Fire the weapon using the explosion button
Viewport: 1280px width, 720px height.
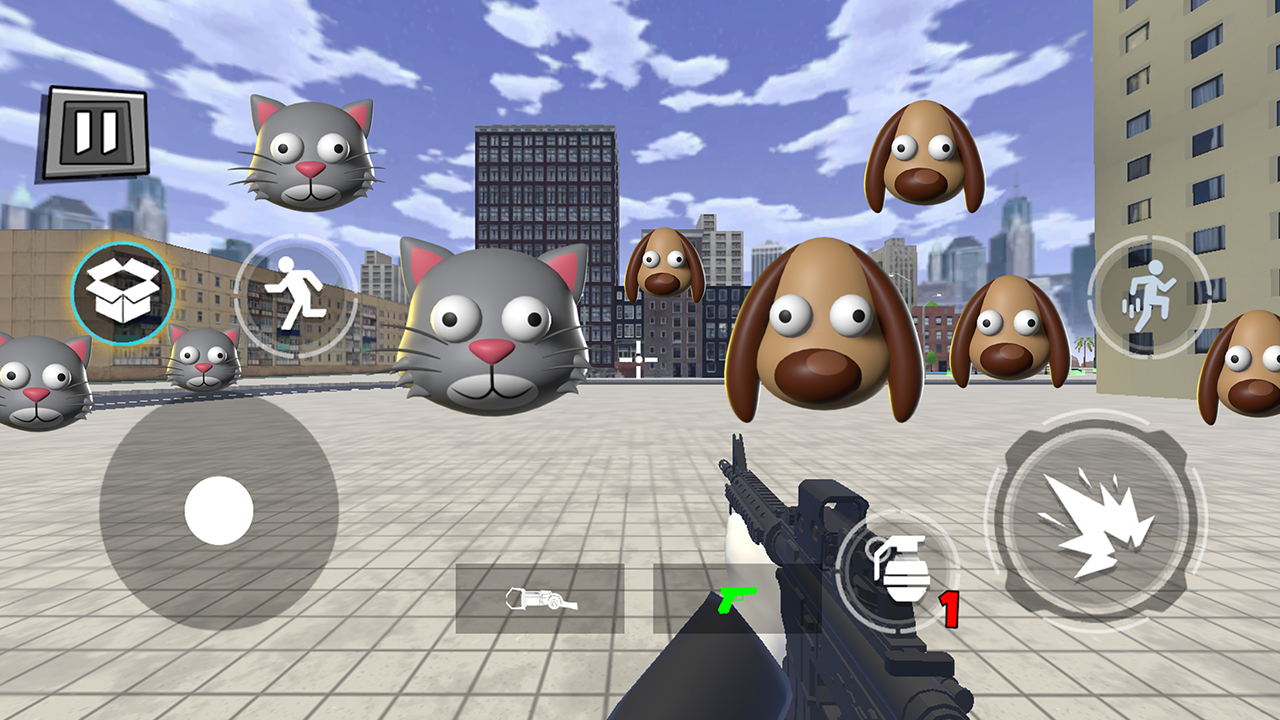(1096, 520)
